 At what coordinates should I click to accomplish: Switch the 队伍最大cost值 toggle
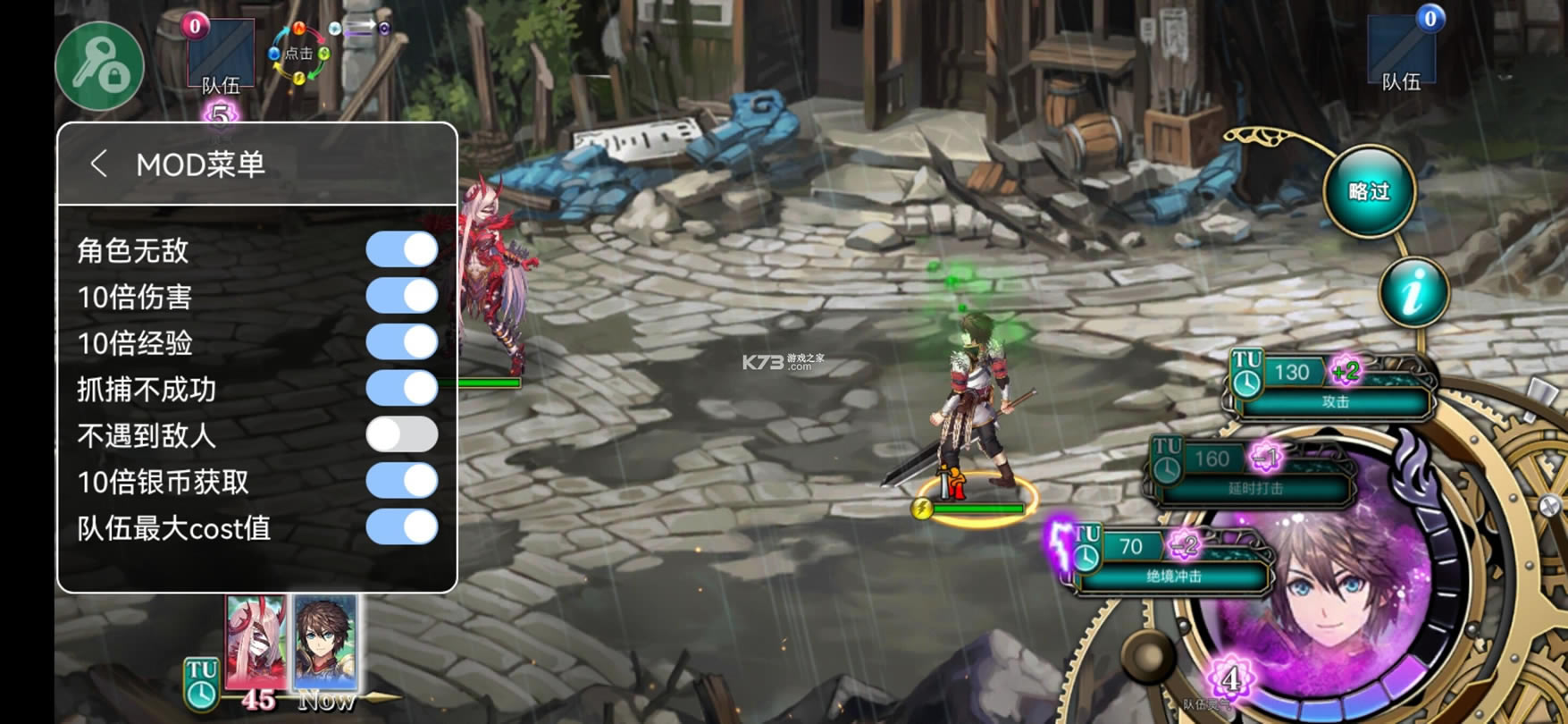[x=402, y=527]
